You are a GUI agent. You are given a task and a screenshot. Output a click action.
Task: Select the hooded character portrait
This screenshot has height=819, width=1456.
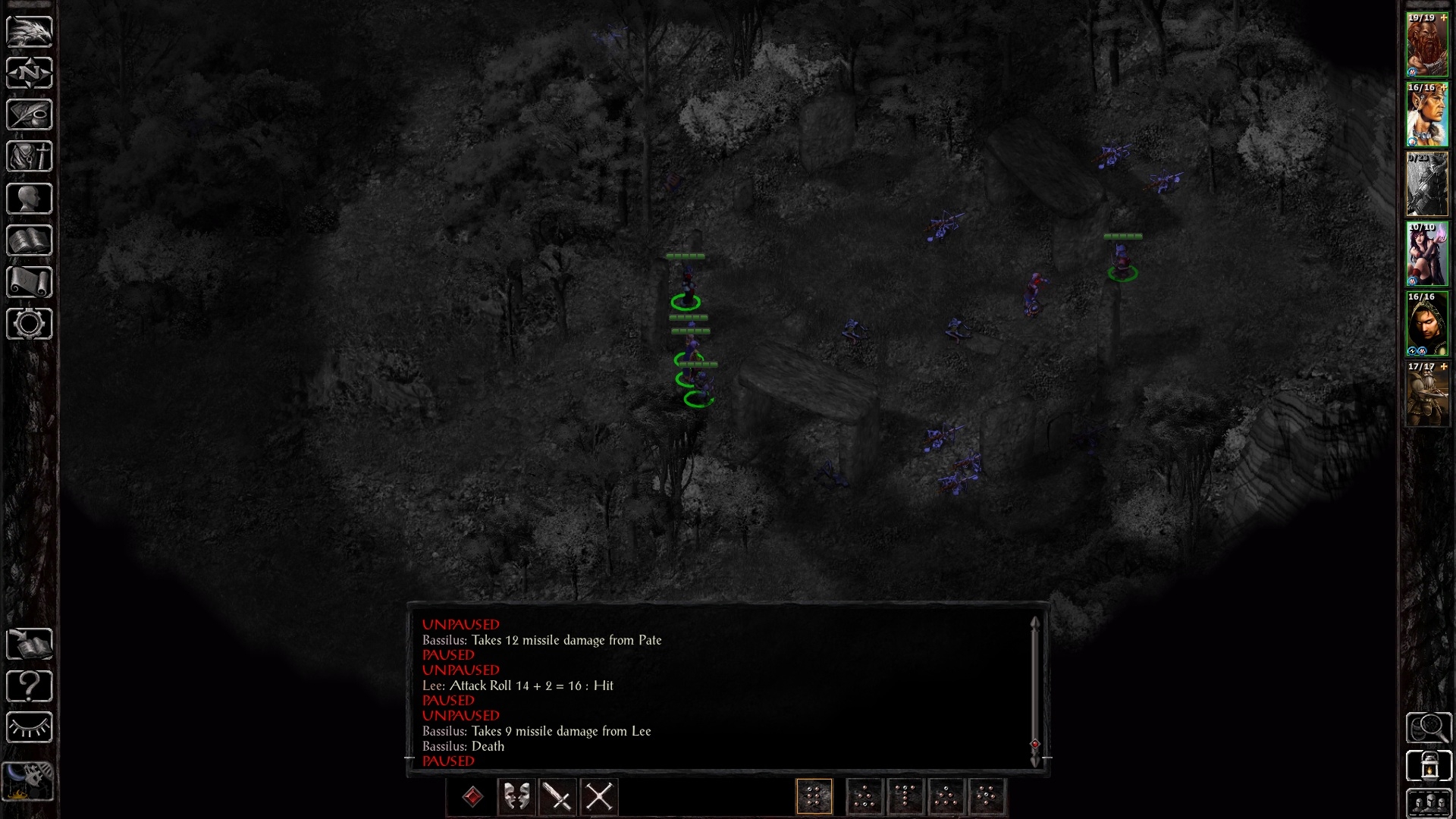tap(1427, 324)
